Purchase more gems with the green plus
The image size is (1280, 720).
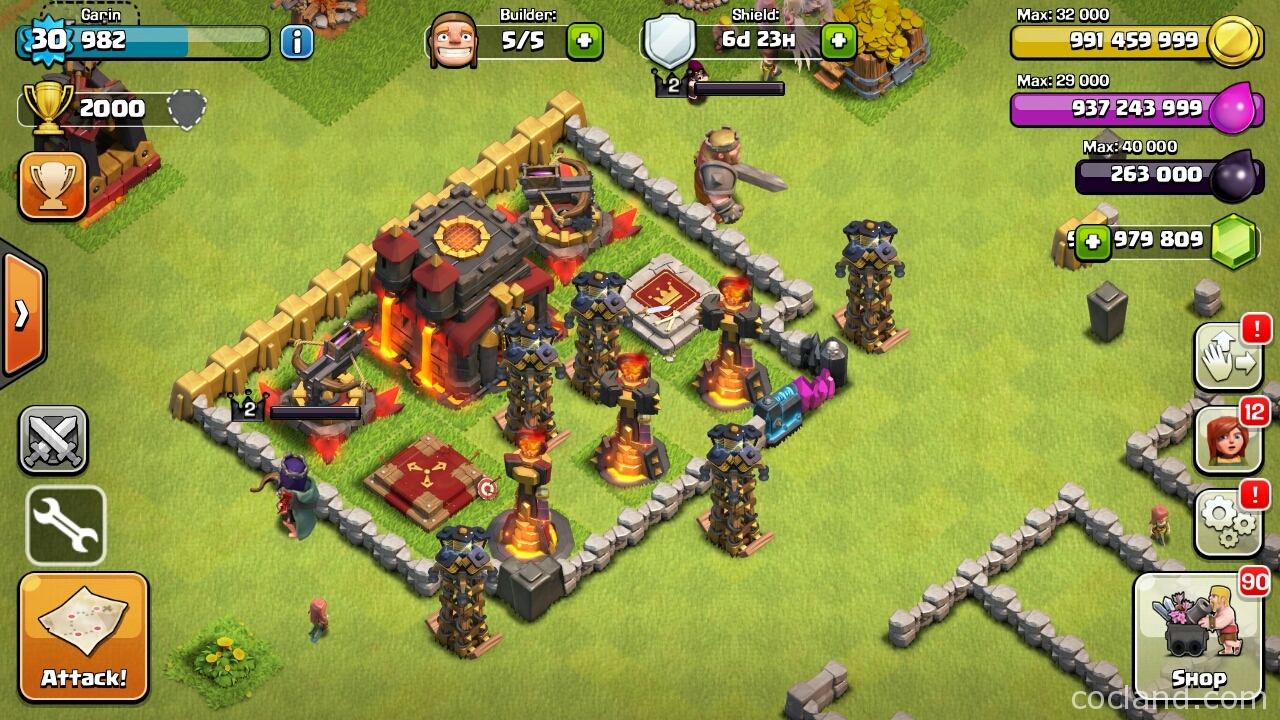pyautogui.click(x=1092, y=242)
